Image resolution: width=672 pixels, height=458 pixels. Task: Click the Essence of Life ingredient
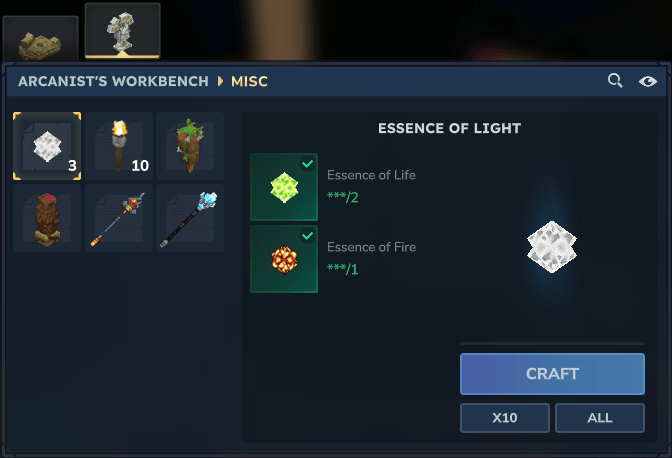pos(284,187)
